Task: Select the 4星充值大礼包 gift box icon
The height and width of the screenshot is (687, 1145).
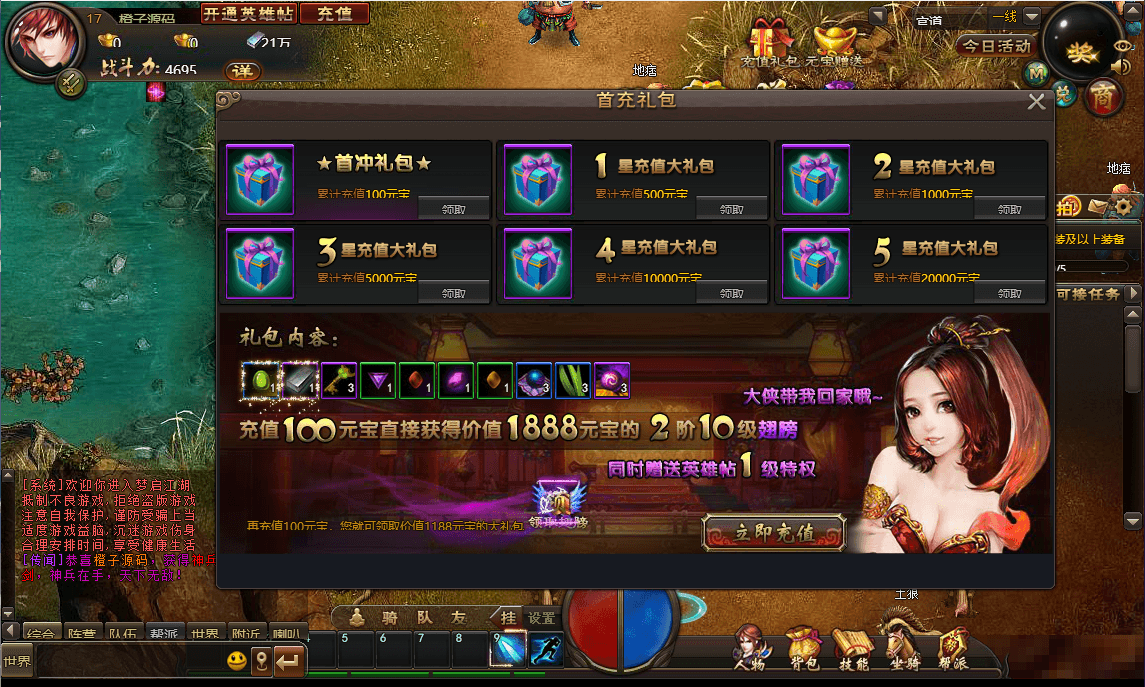Action: (537, 263)
